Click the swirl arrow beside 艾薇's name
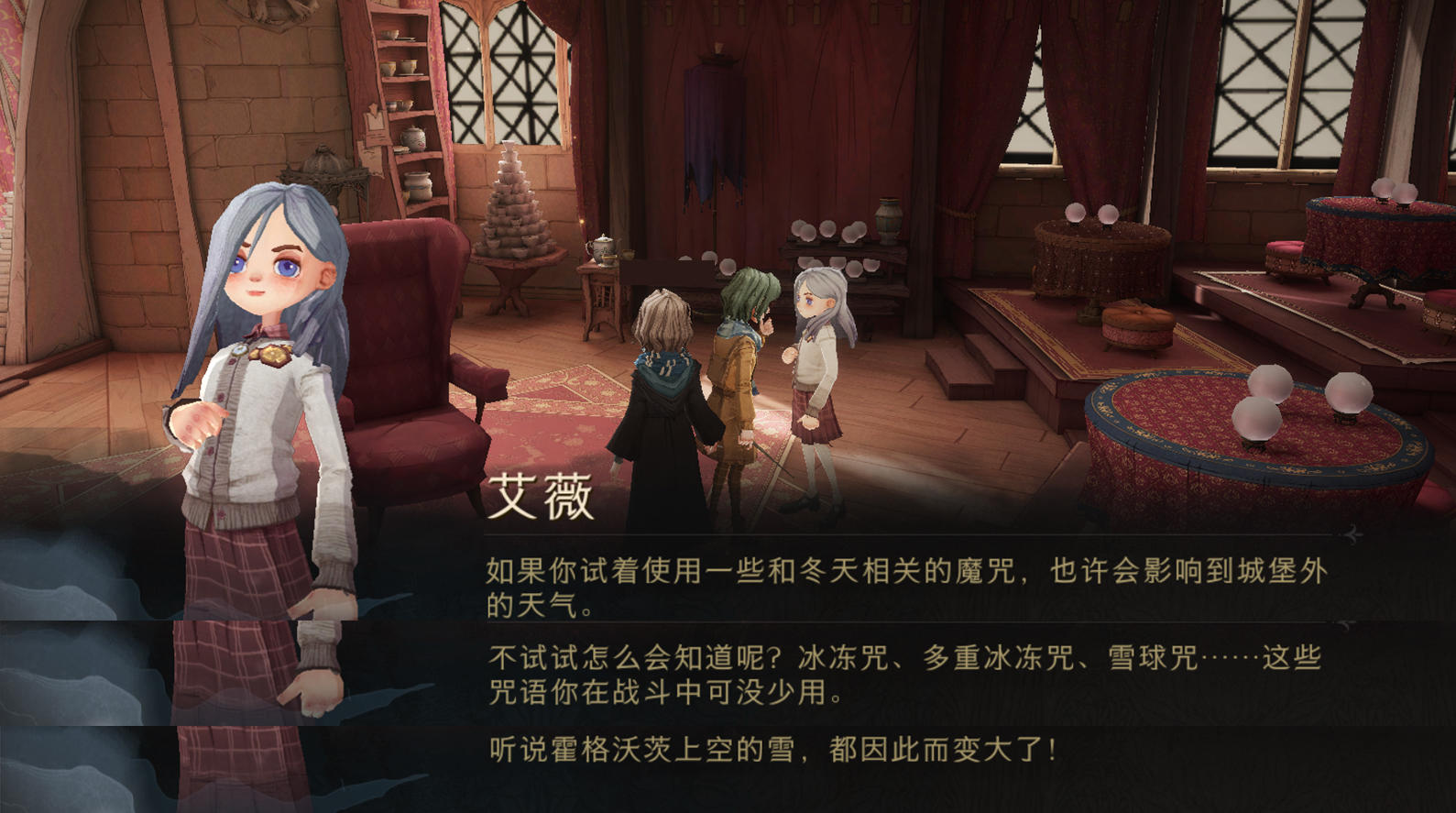 [x=1350, y=533]
